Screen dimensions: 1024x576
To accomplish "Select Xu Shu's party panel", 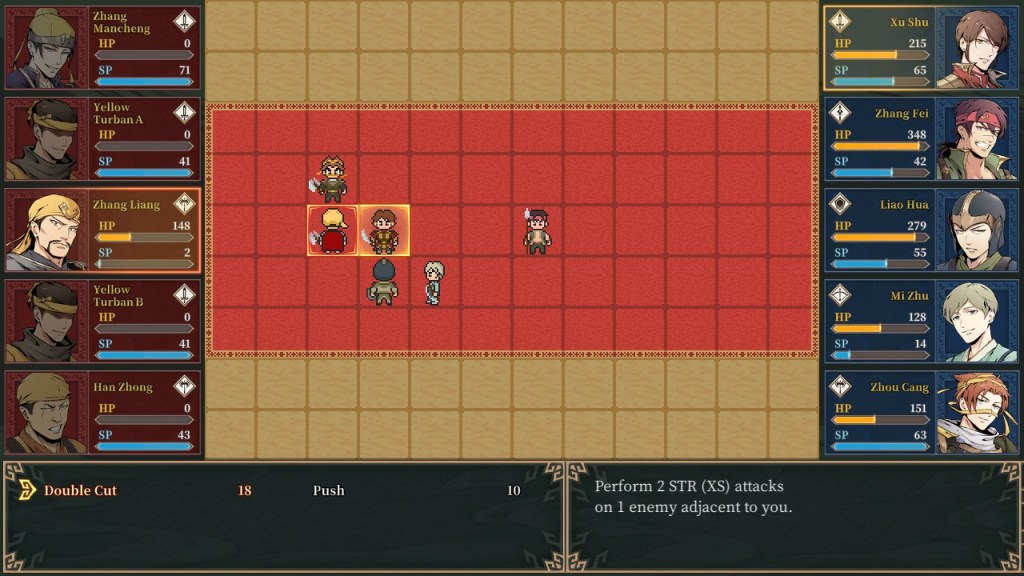I will tap(920, 48).
